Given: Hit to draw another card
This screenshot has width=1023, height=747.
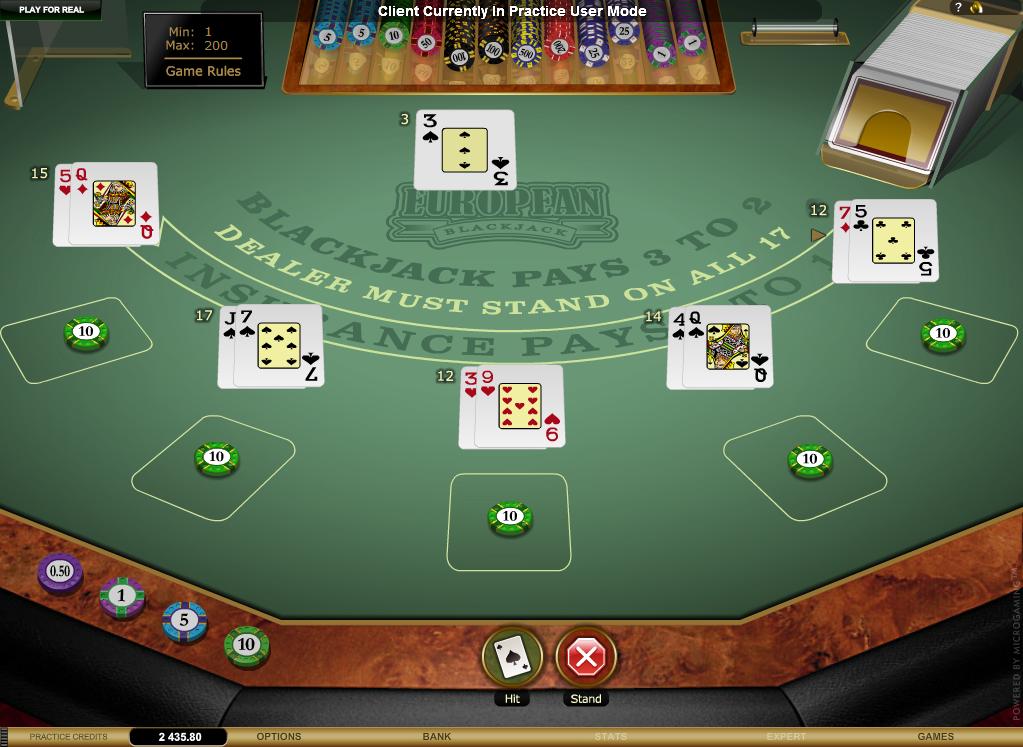Looking at the screenshot, I should tap(512, 656).
